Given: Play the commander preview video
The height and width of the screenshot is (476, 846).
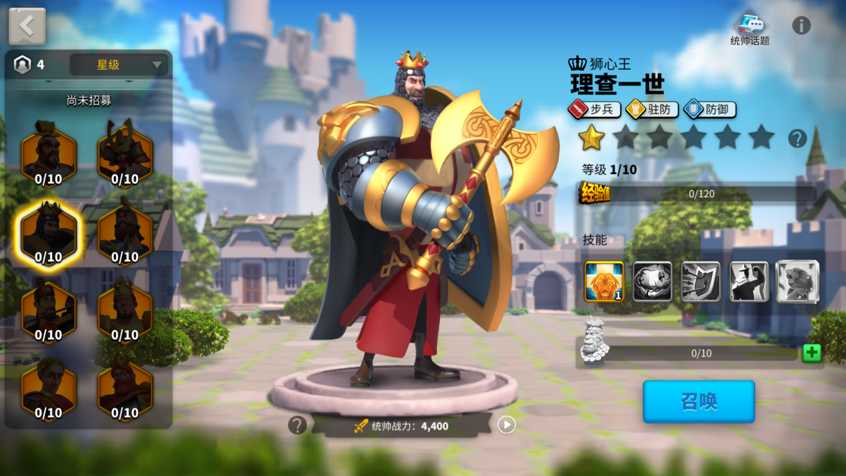Looking at the screenshot, I should 507,425.
